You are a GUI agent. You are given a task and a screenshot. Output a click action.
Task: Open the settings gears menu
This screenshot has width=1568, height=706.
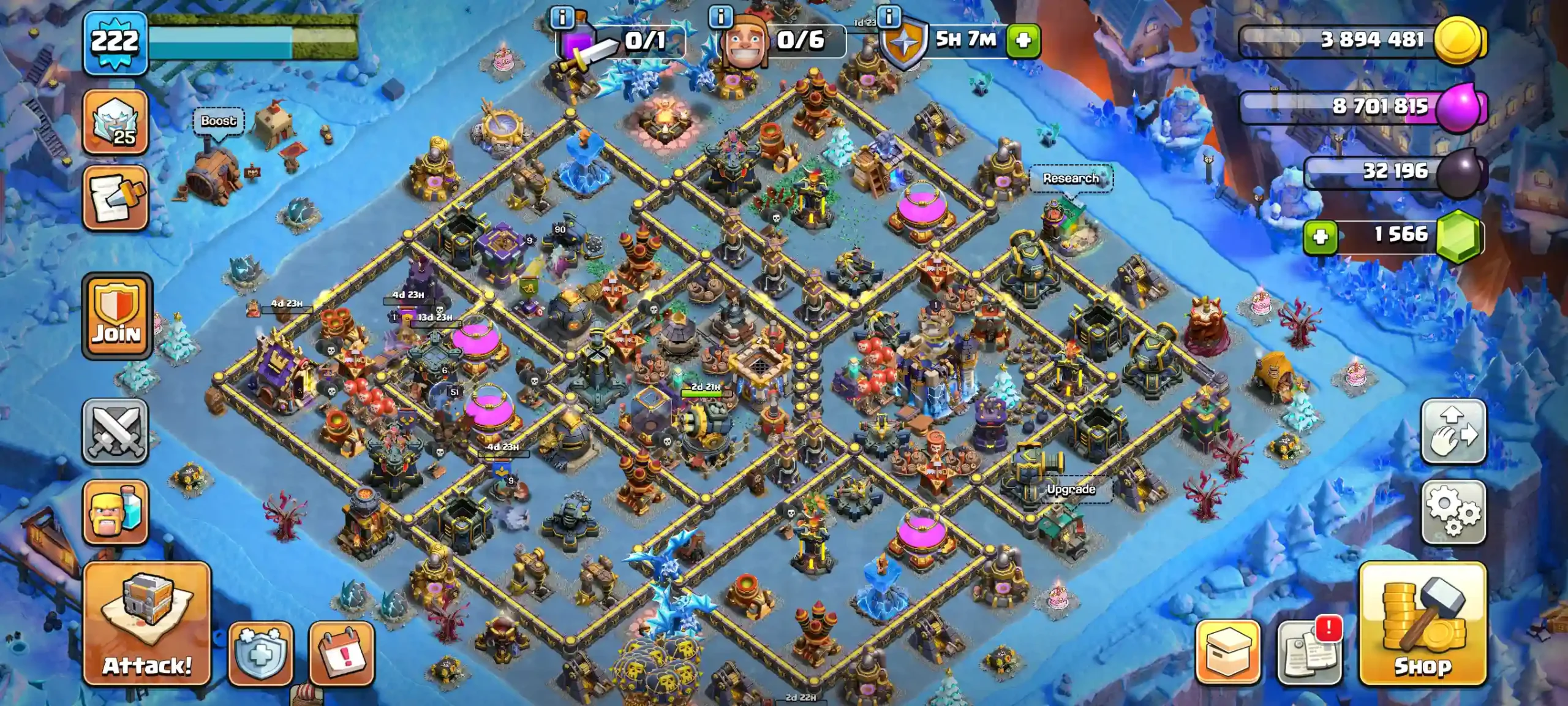pos(1453,512)
